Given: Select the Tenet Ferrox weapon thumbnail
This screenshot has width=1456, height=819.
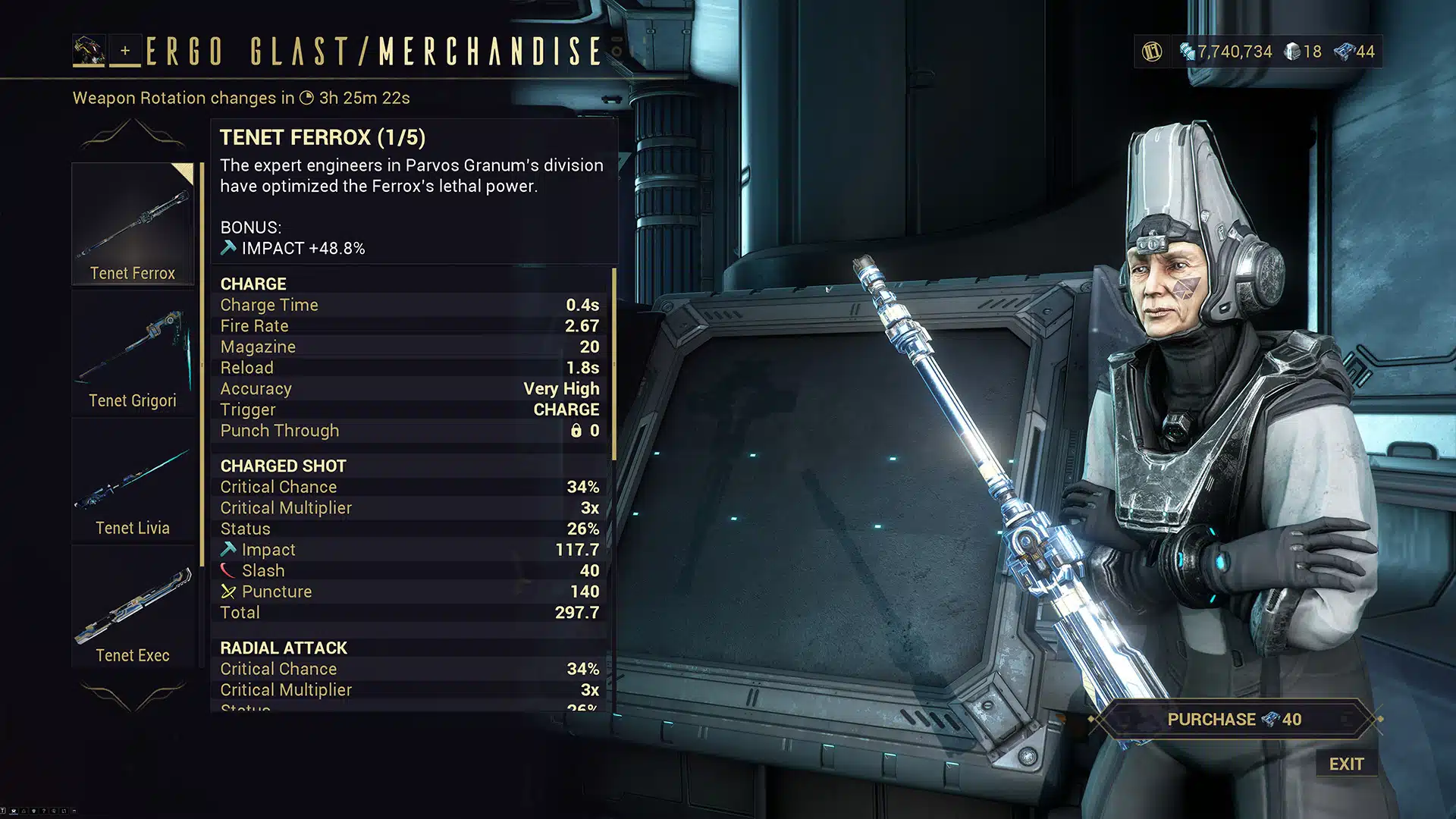Looking at the screenshot, I should pyautogui.click(x=133, y=220).
